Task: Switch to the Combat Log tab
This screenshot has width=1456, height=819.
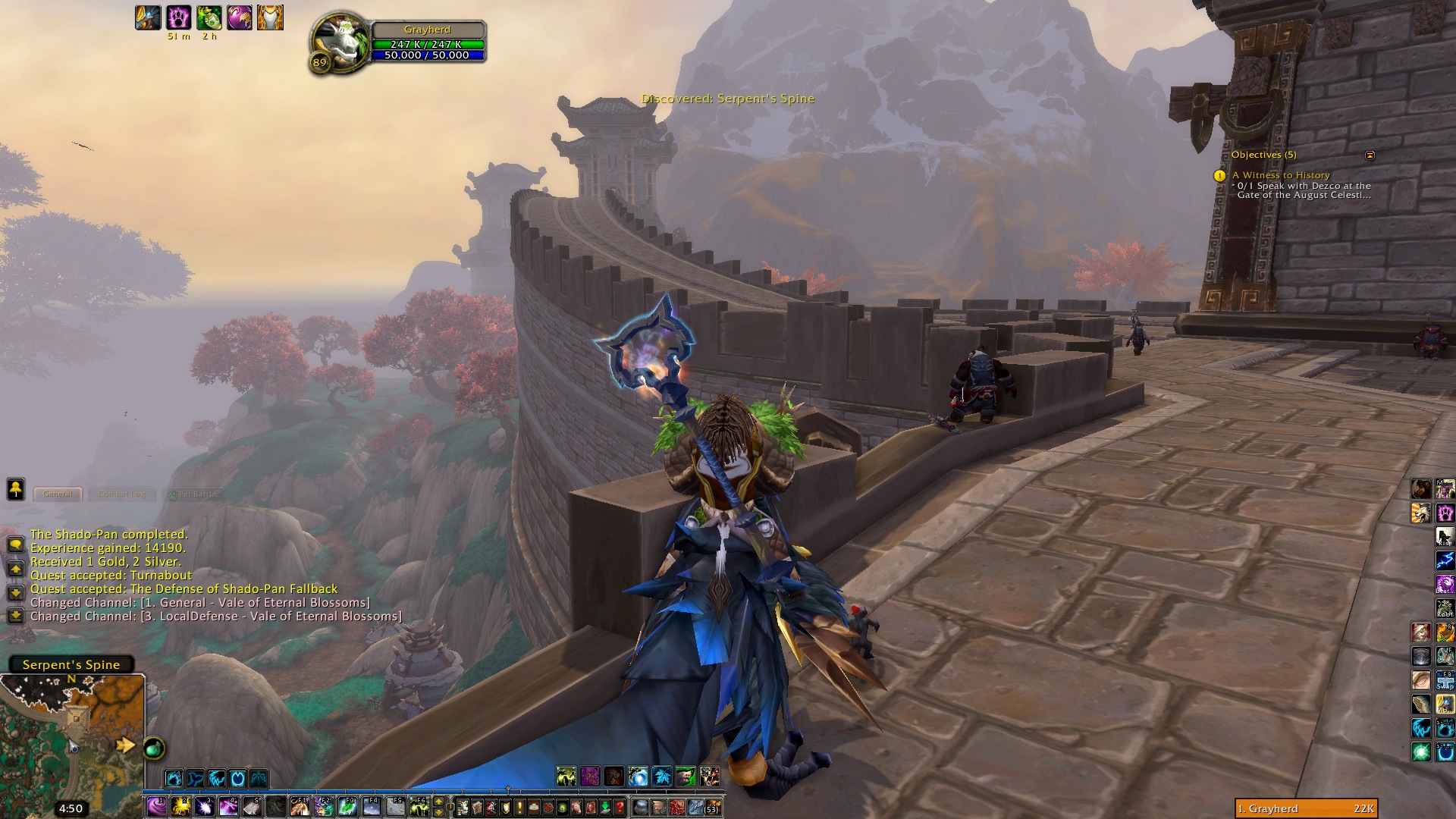Action: click(121, 494)
